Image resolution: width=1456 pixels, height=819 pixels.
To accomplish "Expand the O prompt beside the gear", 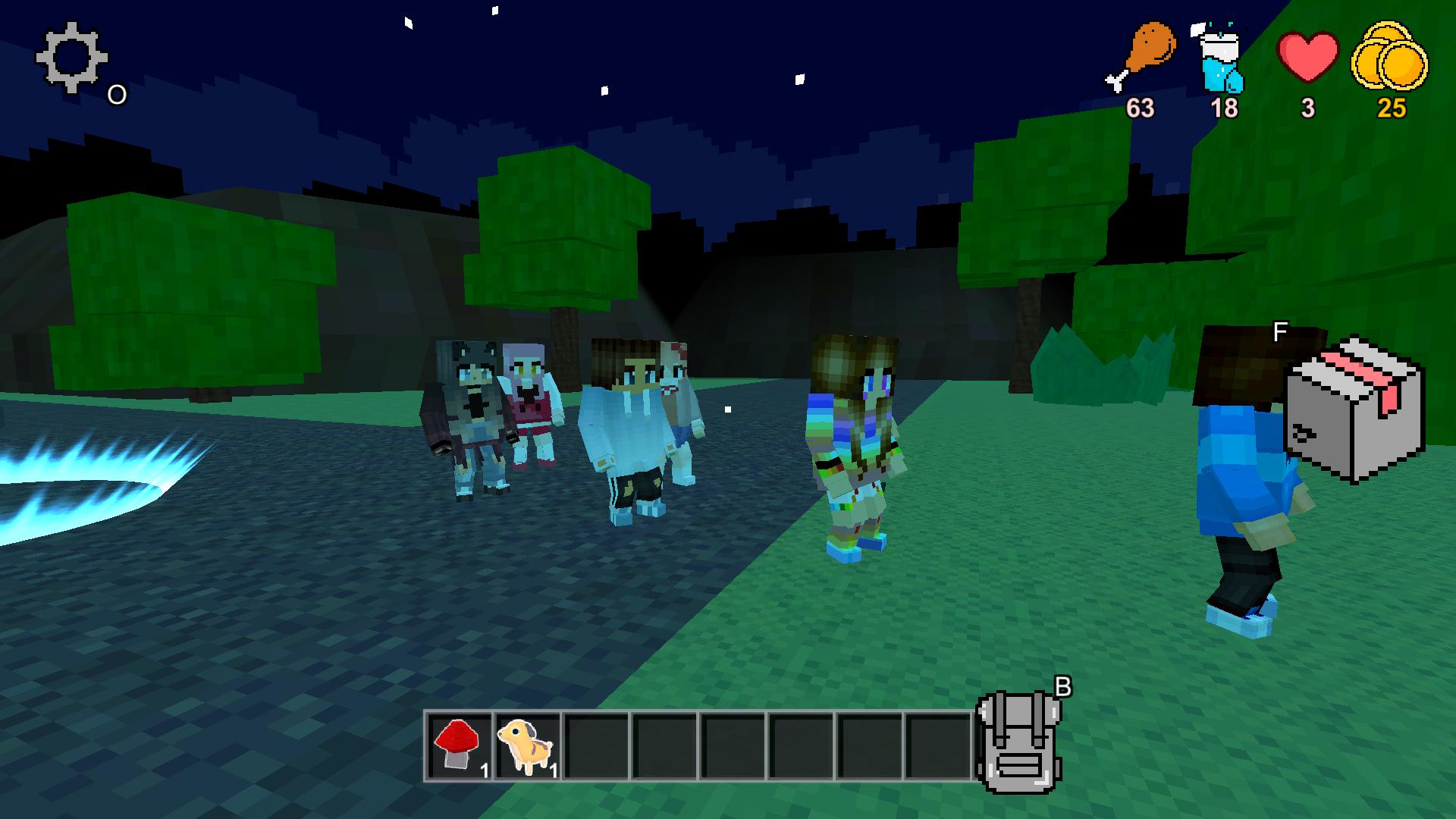I will 116,94.
